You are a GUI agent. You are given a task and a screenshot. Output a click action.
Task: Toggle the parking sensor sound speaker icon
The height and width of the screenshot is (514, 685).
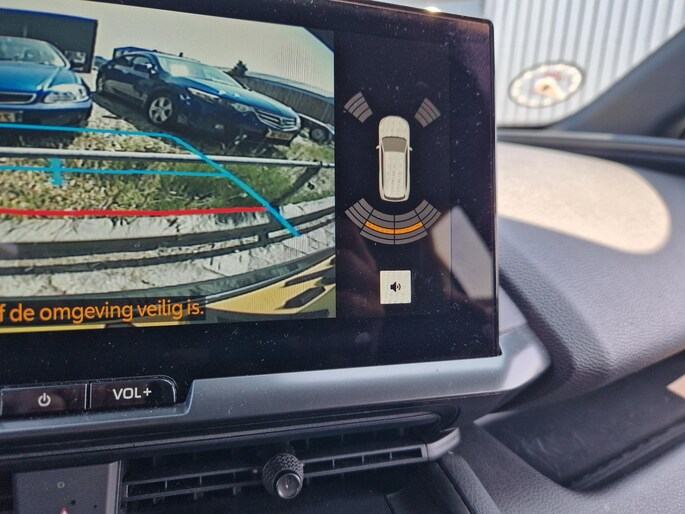[x=396, y=287]
